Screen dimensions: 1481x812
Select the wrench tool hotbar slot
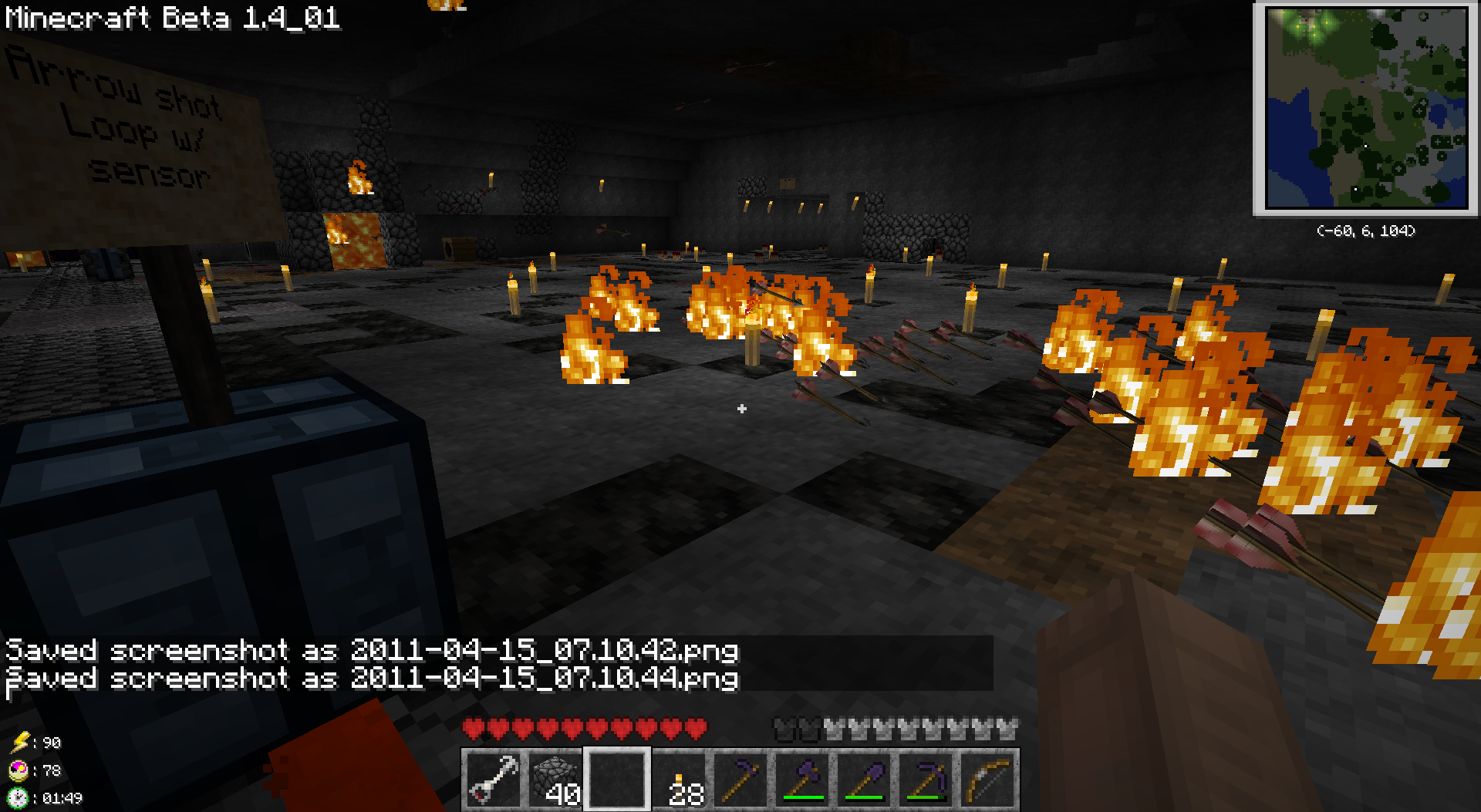pyautogui.click(x=494, y=780)
